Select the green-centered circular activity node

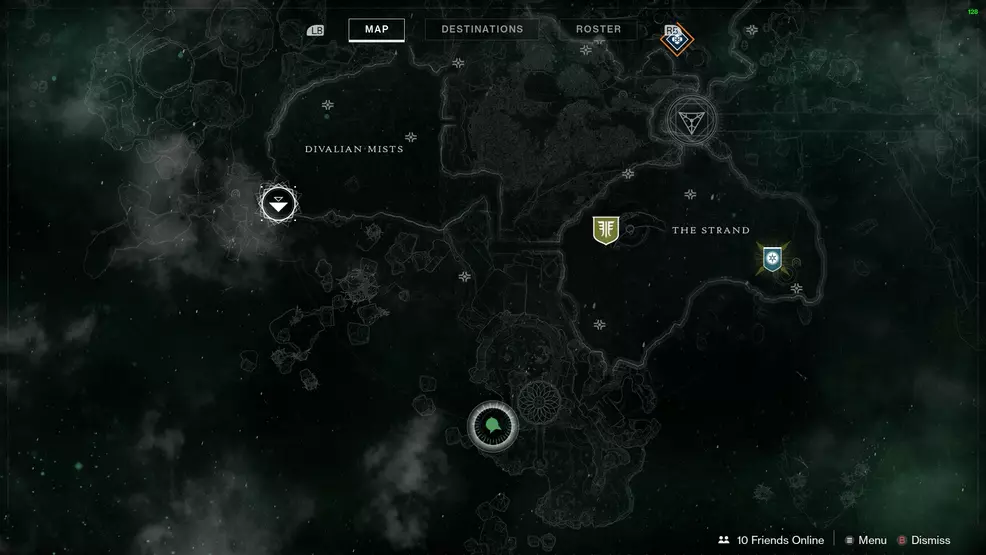(492, 426)
